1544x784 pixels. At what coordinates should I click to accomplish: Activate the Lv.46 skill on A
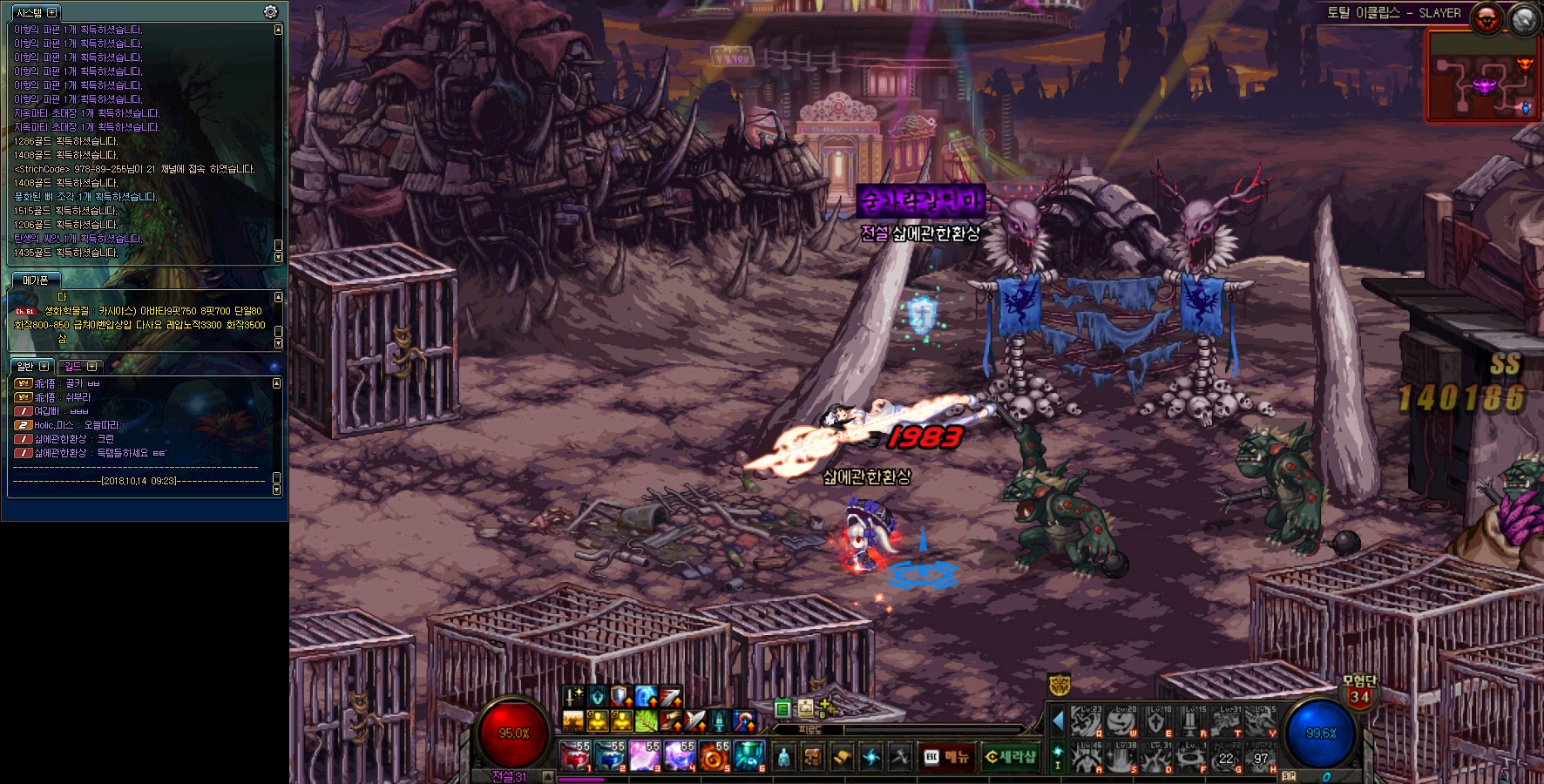click(1086, 757)
